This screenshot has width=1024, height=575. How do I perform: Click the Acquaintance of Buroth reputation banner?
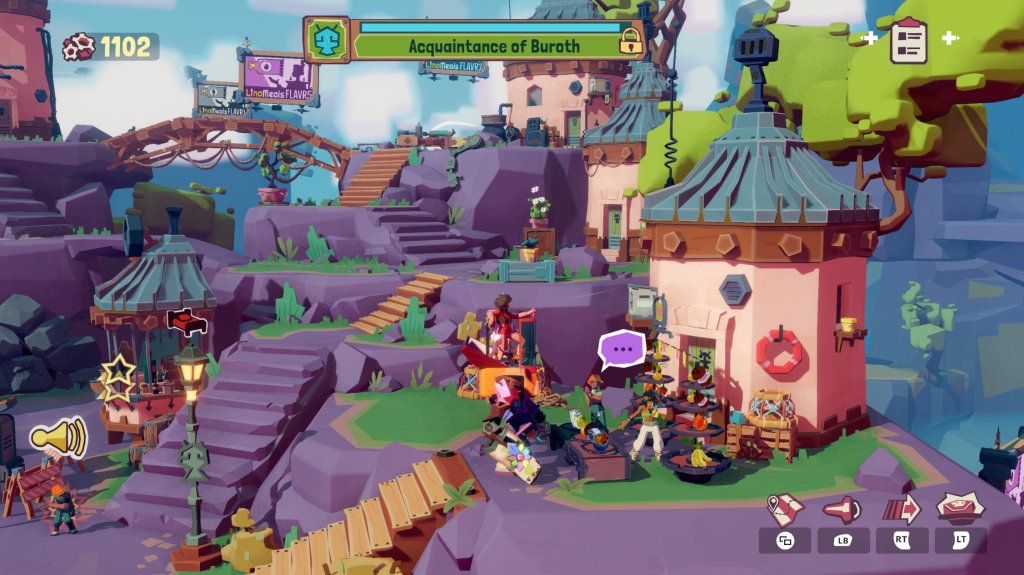click(488, 45)
